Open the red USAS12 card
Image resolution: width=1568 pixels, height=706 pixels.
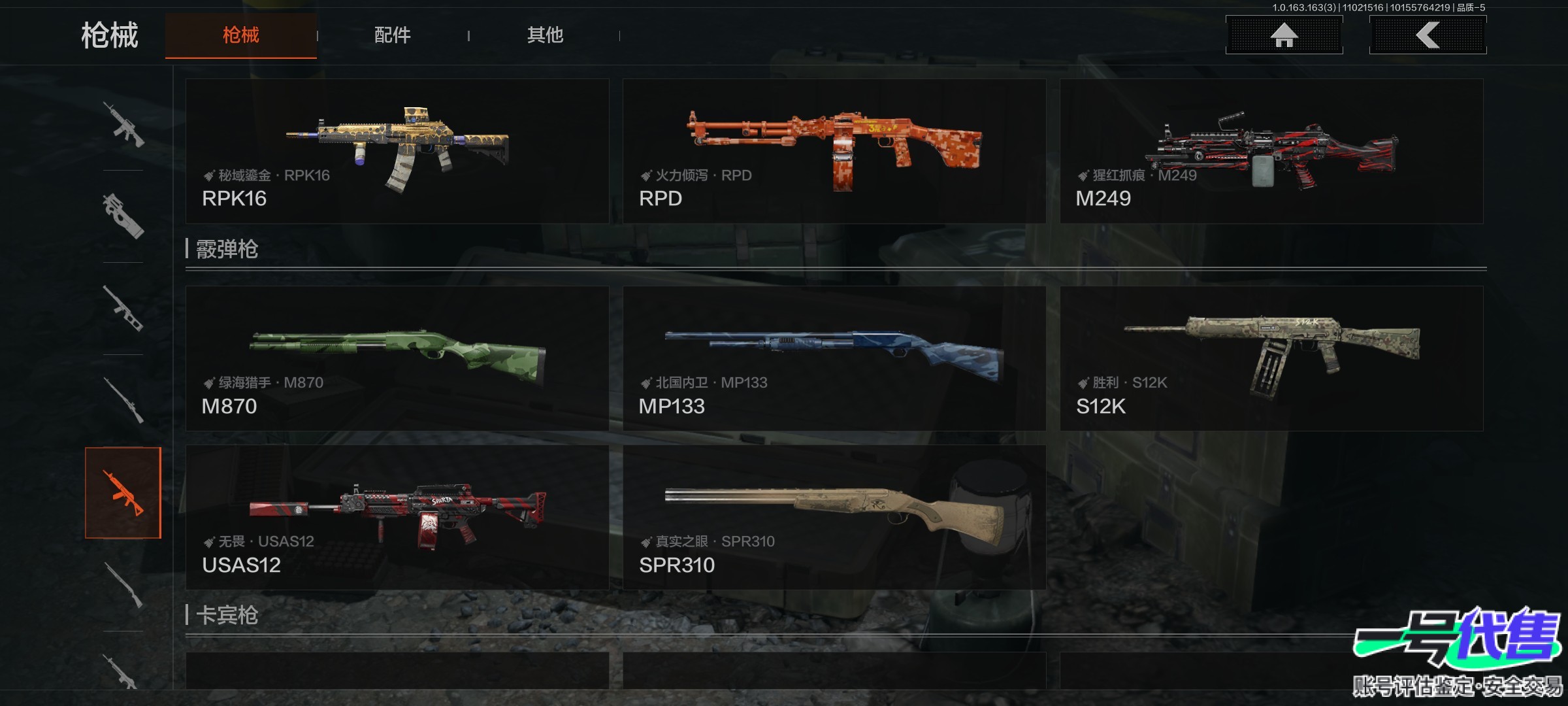[x=397, y=517]
